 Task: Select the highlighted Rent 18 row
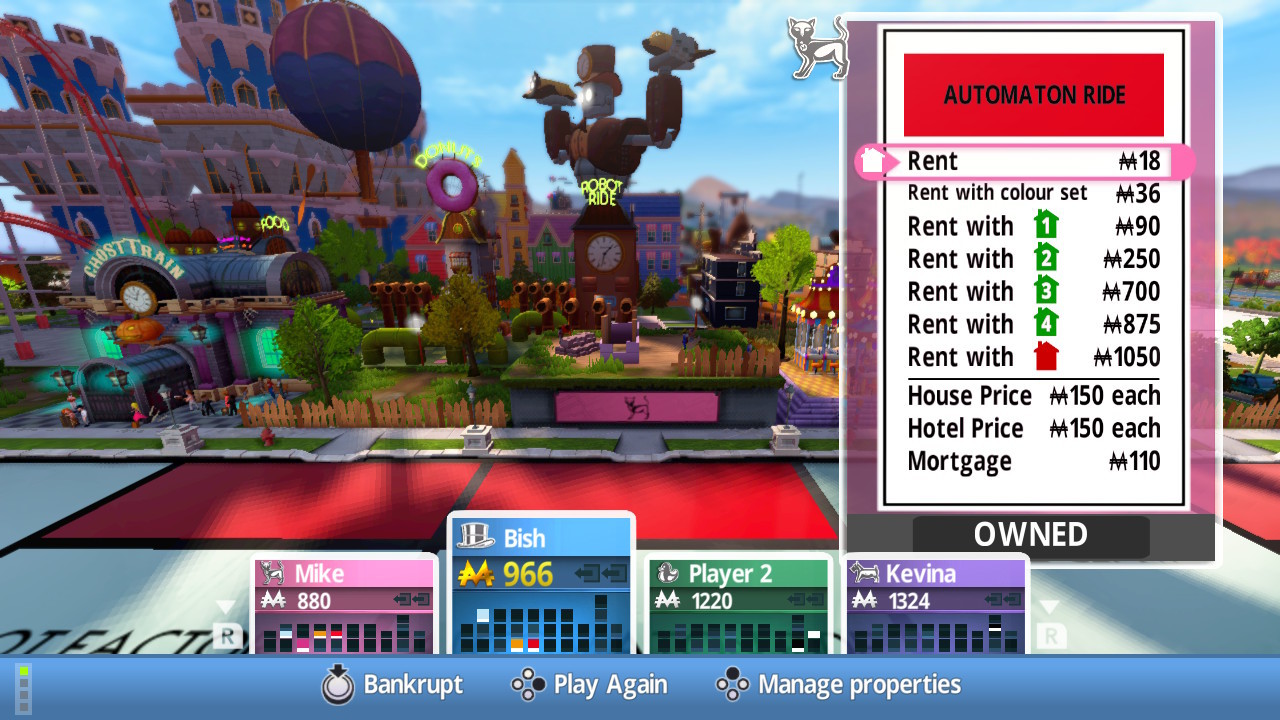click(x=1020, y=161)
